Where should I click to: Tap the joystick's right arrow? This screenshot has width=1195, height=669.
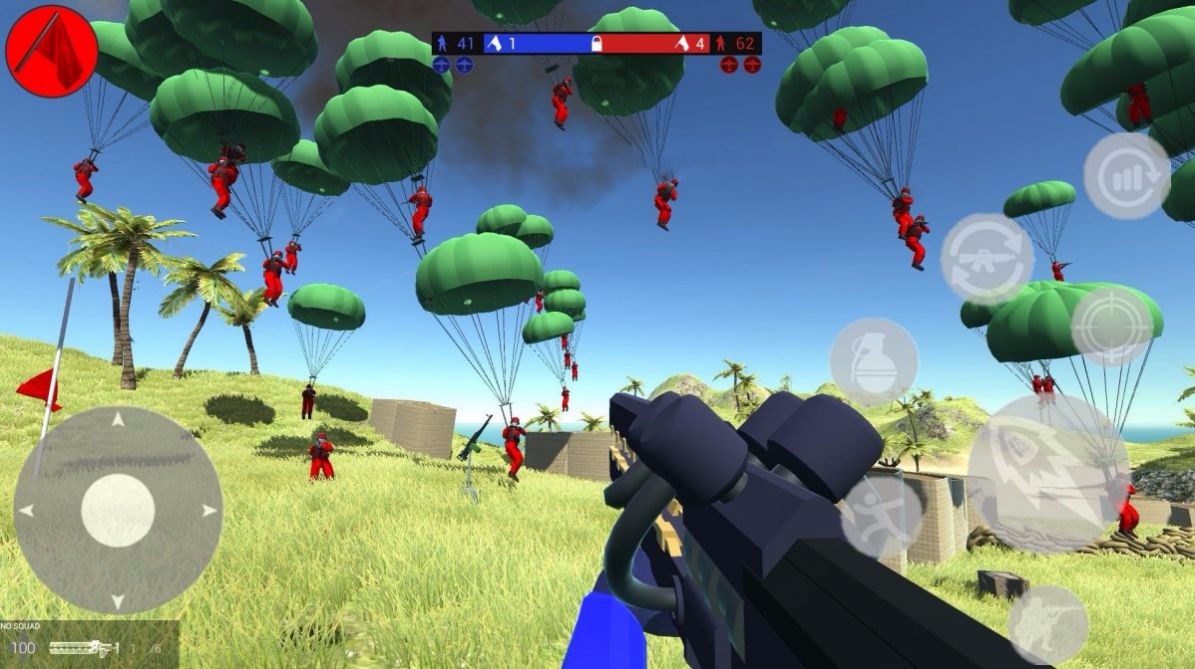[209, 511]
